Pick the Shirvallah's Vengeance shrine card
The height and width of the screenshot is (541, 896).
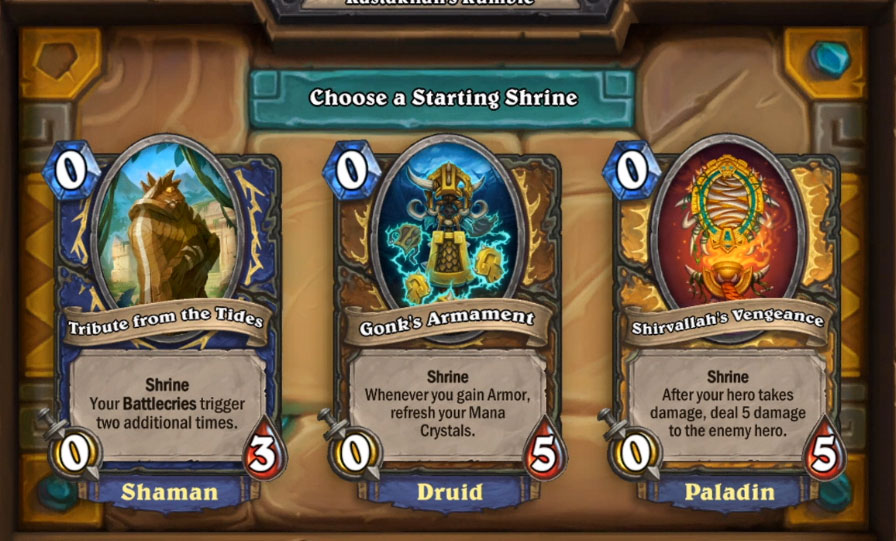[x=726, y=320]
